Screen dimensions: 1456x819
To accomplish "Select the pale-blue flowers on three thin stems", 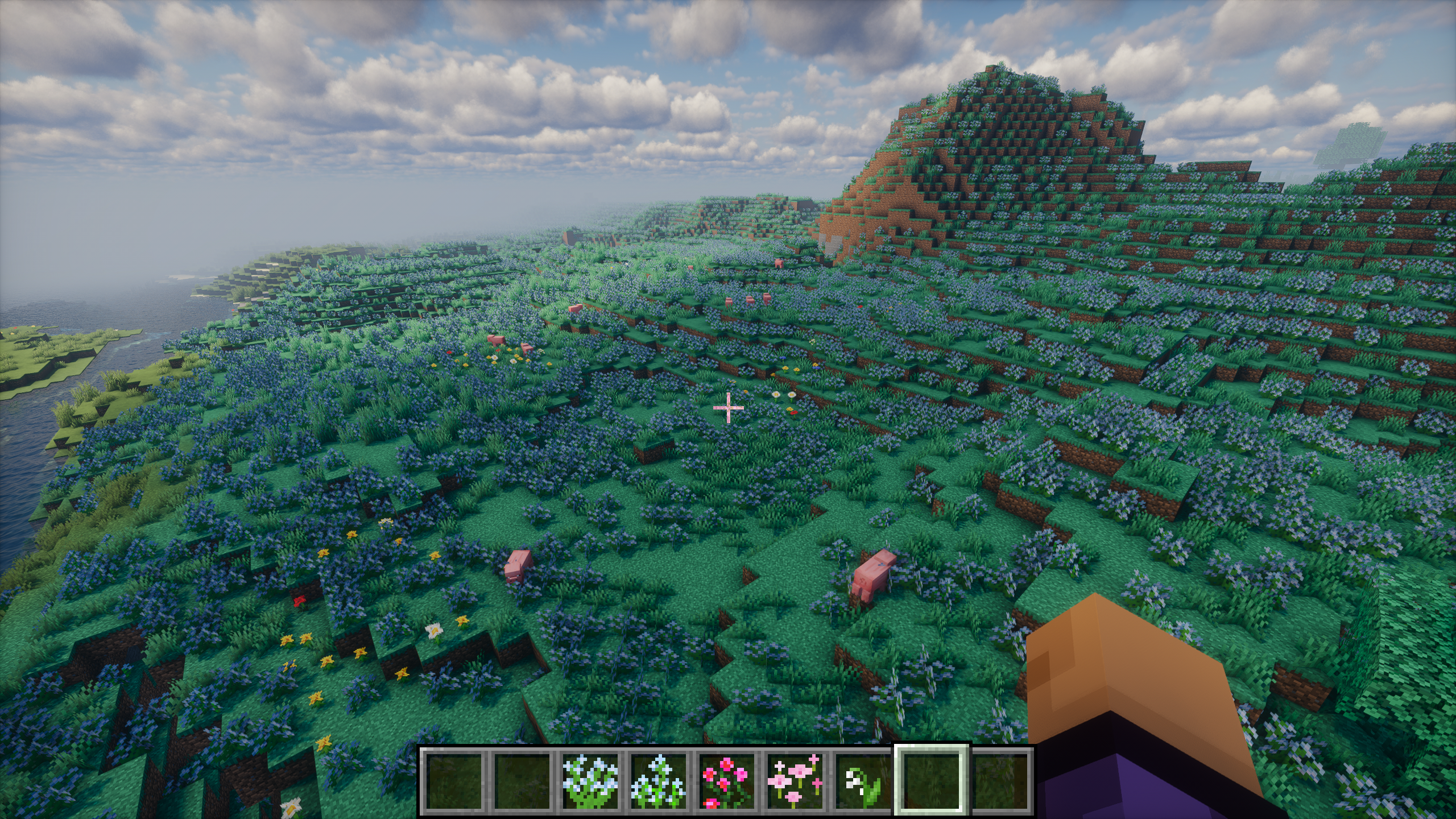I will [657, 781].
